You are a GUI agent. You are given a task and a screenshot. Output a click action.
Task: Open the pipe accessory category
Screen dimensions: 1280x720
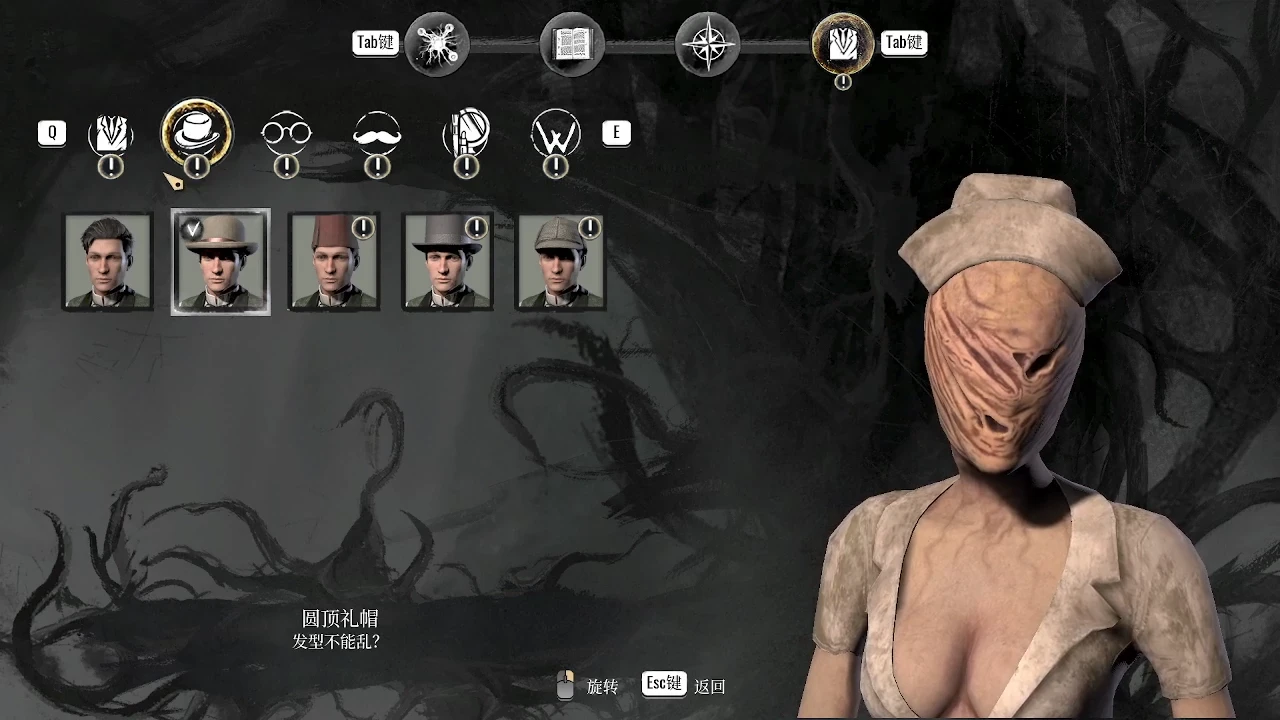pyautogui.click(x=466, y=133)
